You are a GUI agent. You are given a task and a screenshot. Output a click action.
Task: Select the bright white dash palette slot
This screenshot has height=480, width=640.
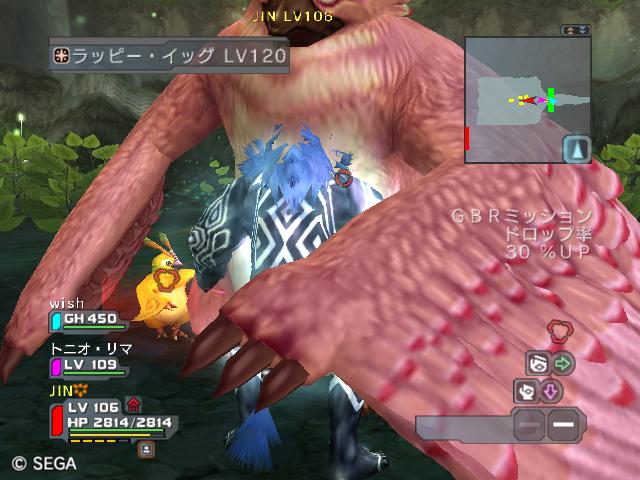point(564,427)
